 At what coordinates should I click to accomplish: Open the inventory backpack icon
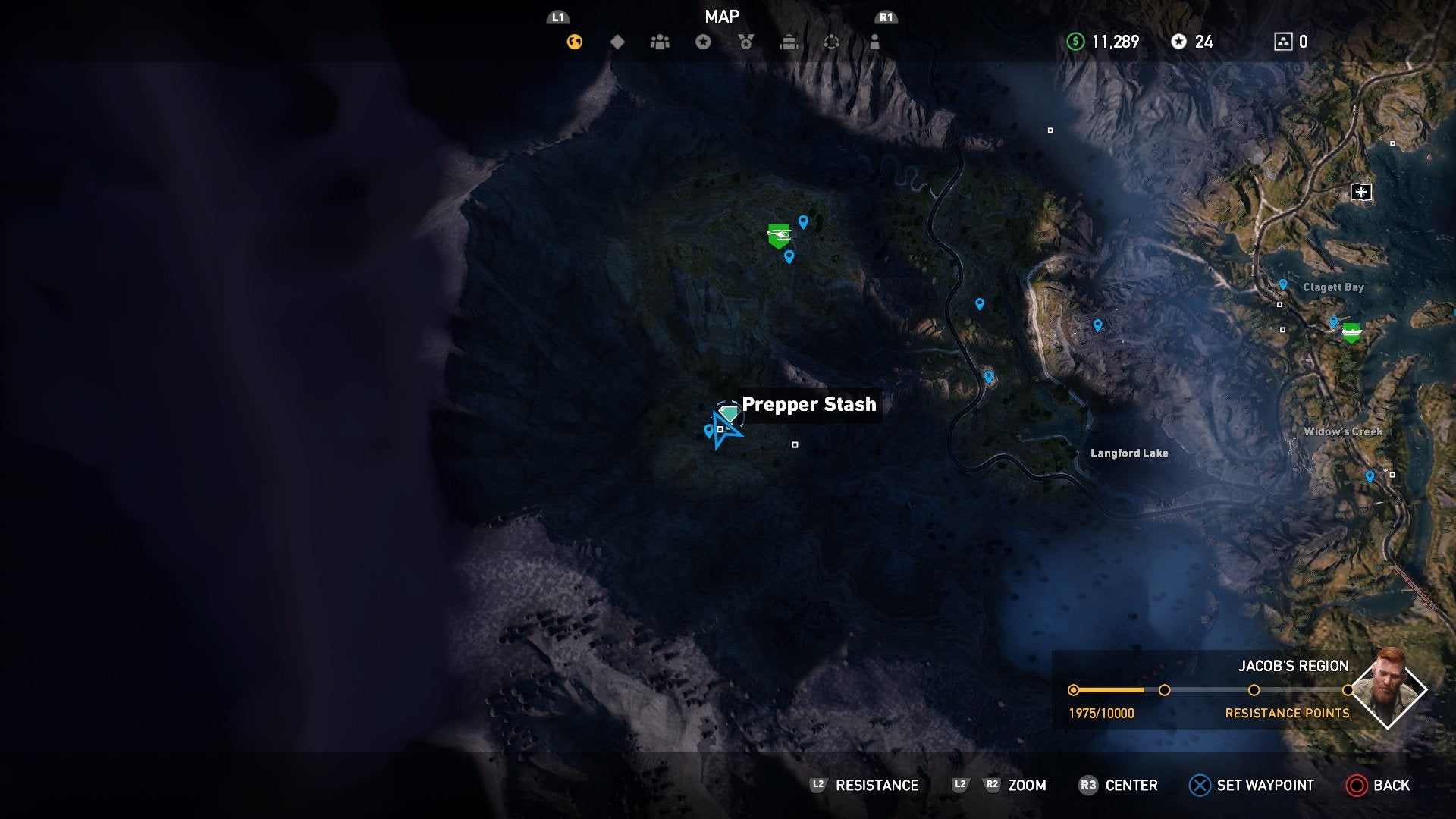(x=789, y=42)
